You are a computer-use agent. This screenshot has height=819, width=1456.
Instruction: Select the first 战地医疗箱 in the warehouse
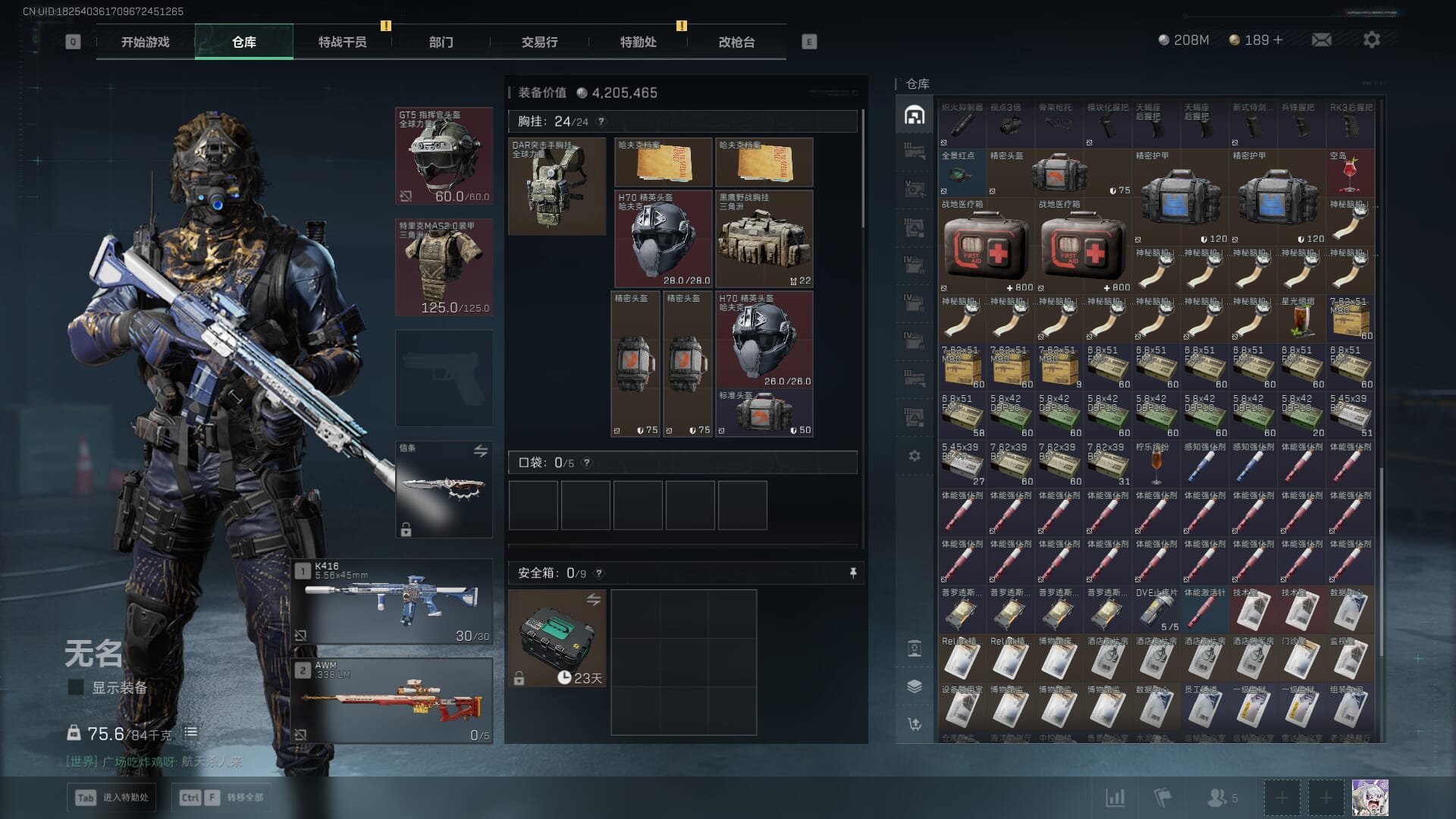986,246
